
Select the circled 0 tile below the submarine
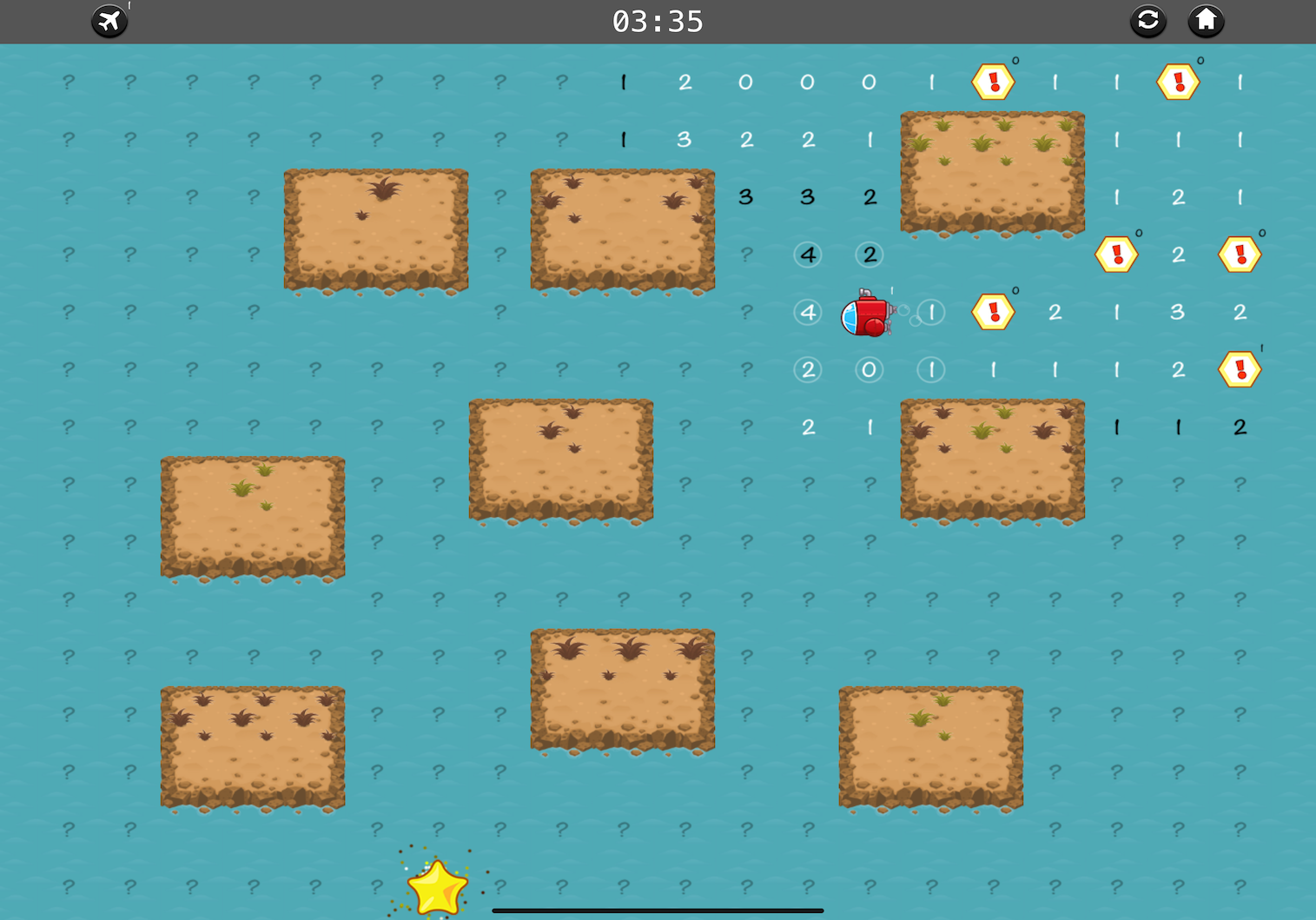(x=869, y=370)
